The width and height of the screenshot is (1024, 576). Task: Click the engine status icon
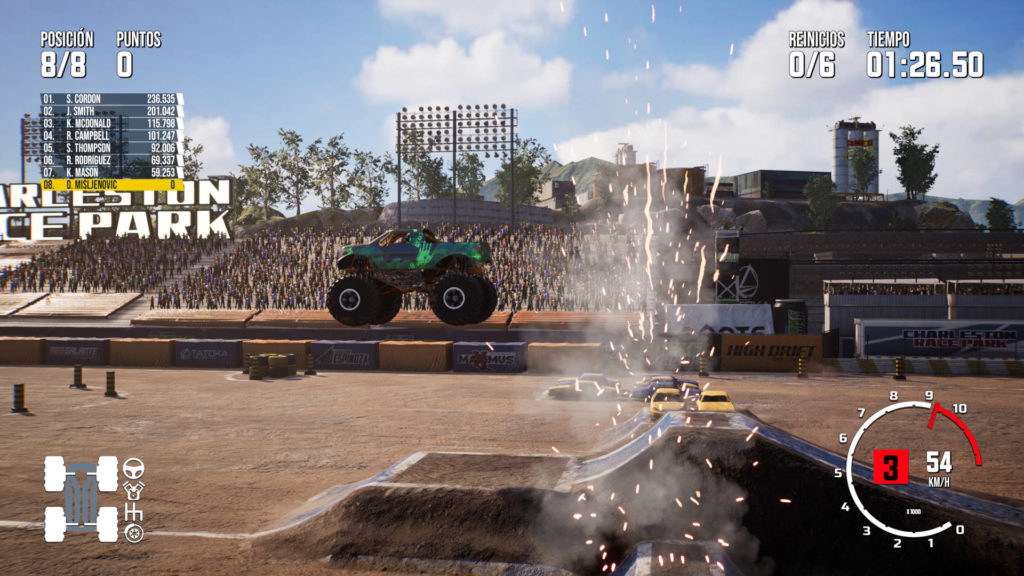click(133, 490)
